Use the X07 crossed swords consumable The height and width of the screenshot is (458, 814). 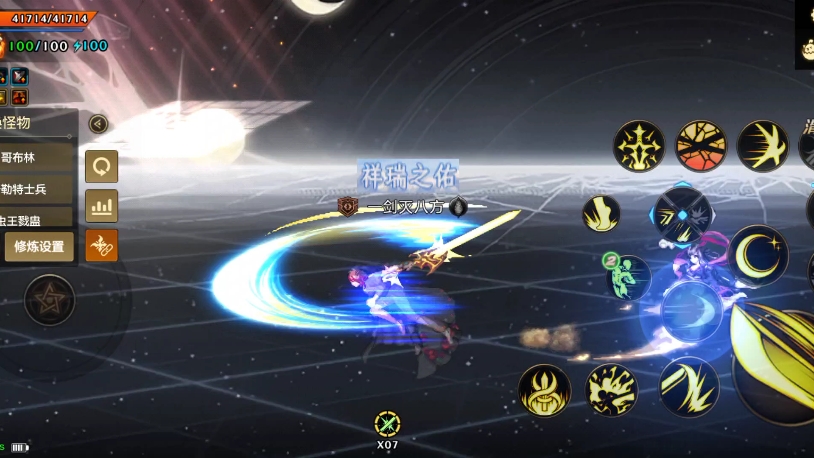tap(387, 424)
